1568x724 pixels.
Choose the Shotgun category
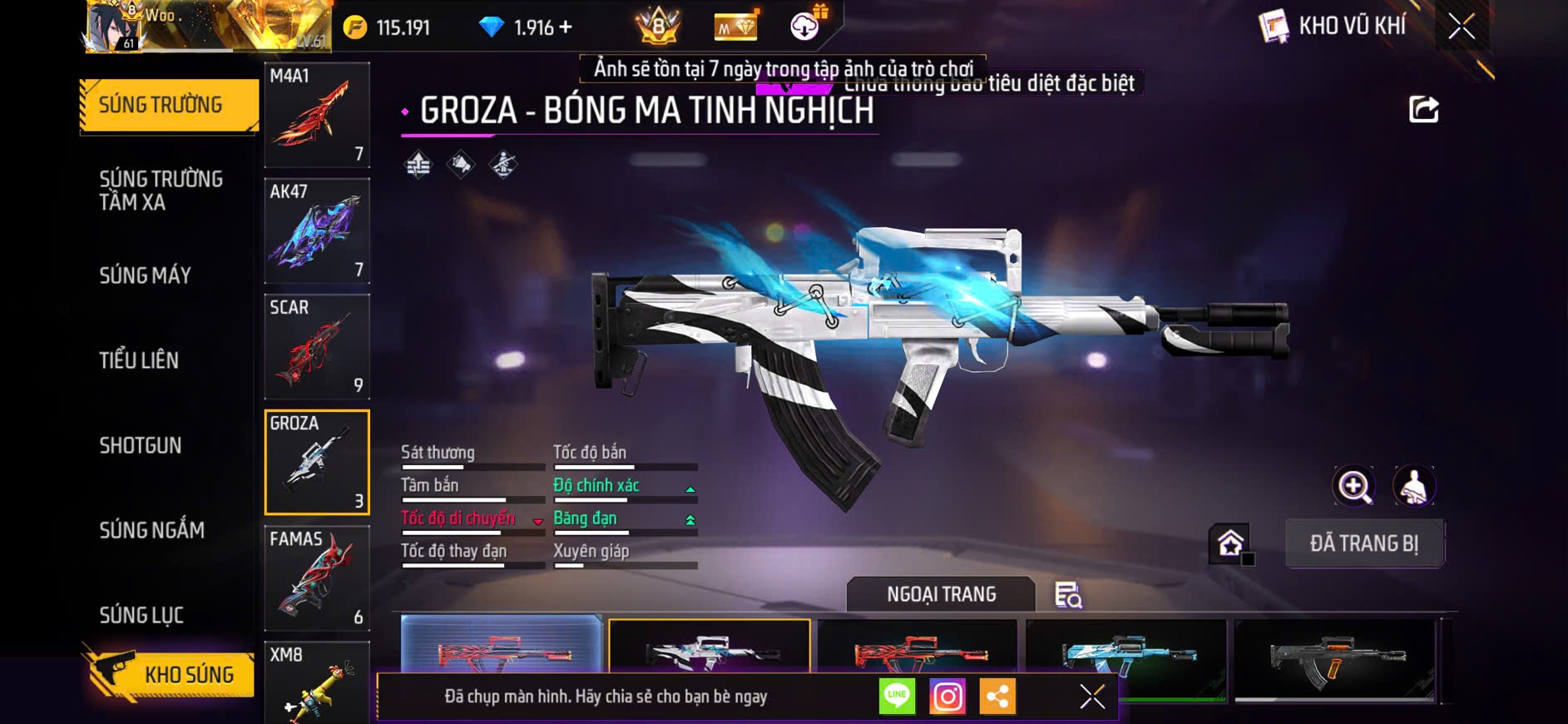coord(141,446)
